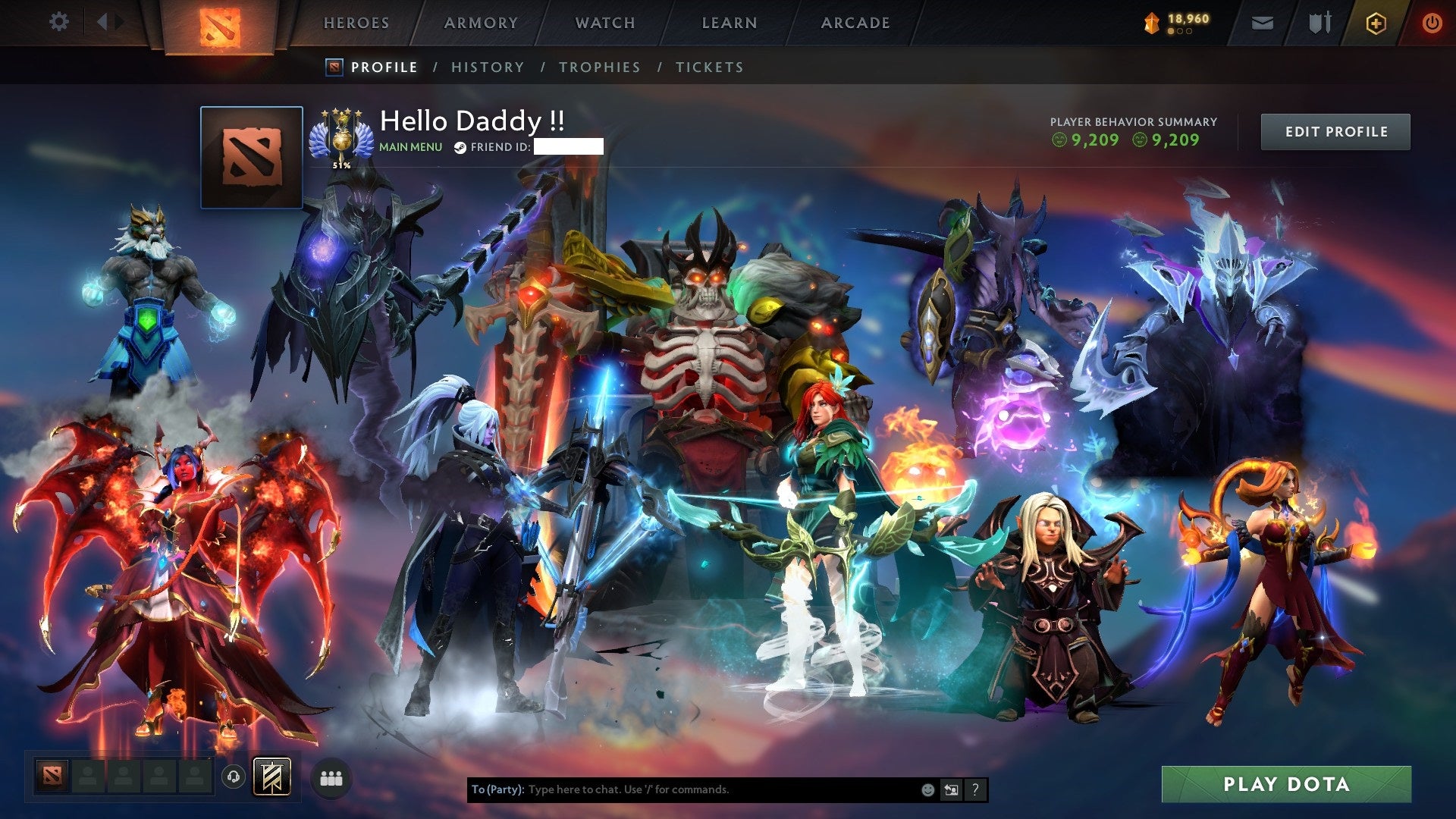Click the EDIT PROFILE button
1456x819 pixels.
pyautogui.click(x=1335, y=131)
